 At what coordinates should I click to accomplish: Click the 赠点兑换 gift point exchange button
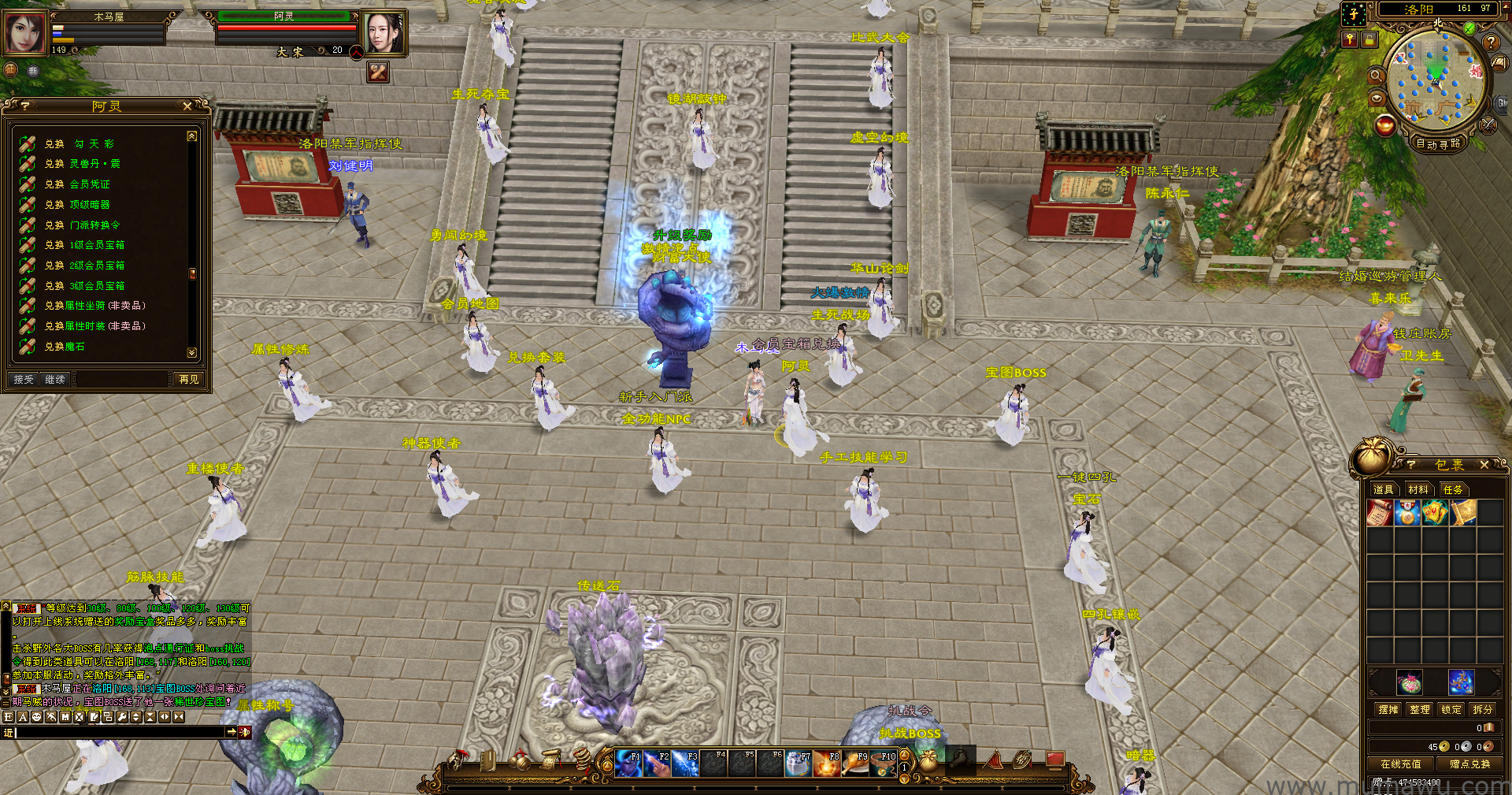click(x=1469, y=764)
